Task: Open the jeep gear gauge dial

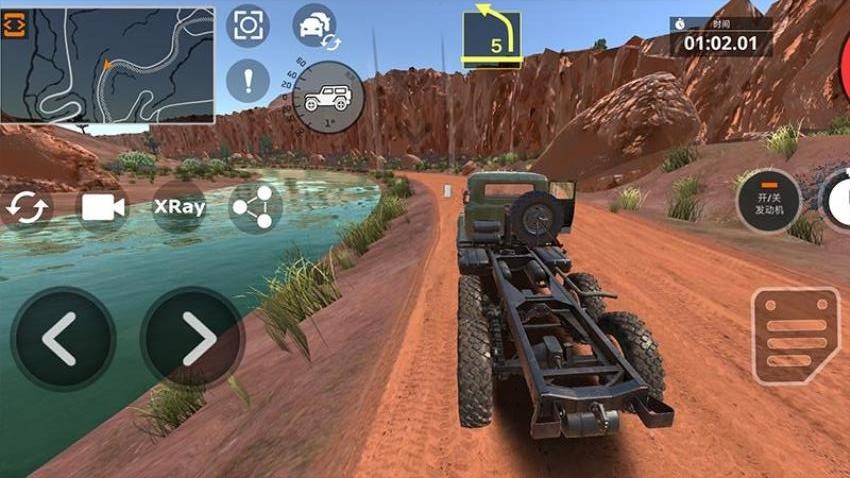Action: coord(326,98)
